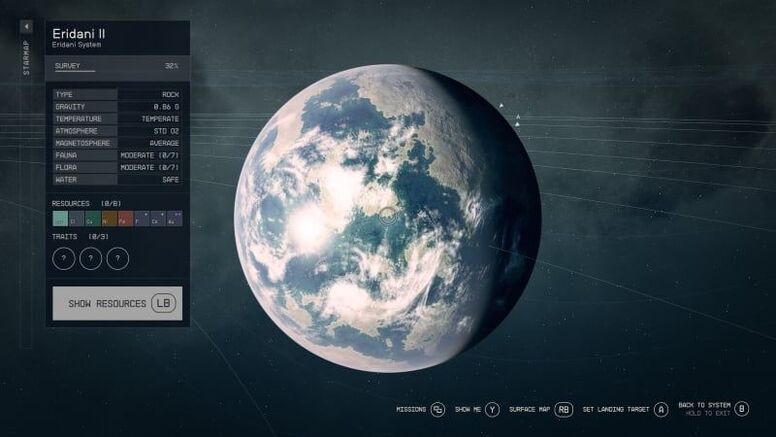Select Show Me in the bottom bar
Screen dimensions: 776x437
(476, 409)
